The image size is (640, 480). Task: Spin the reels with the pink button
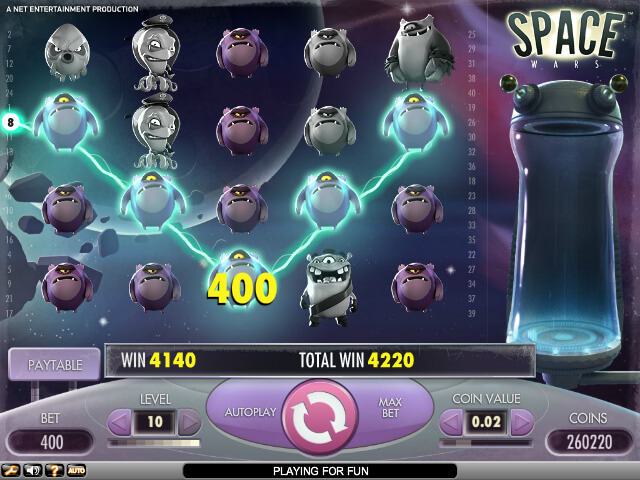pyautogui.click(x=319, y=420)
